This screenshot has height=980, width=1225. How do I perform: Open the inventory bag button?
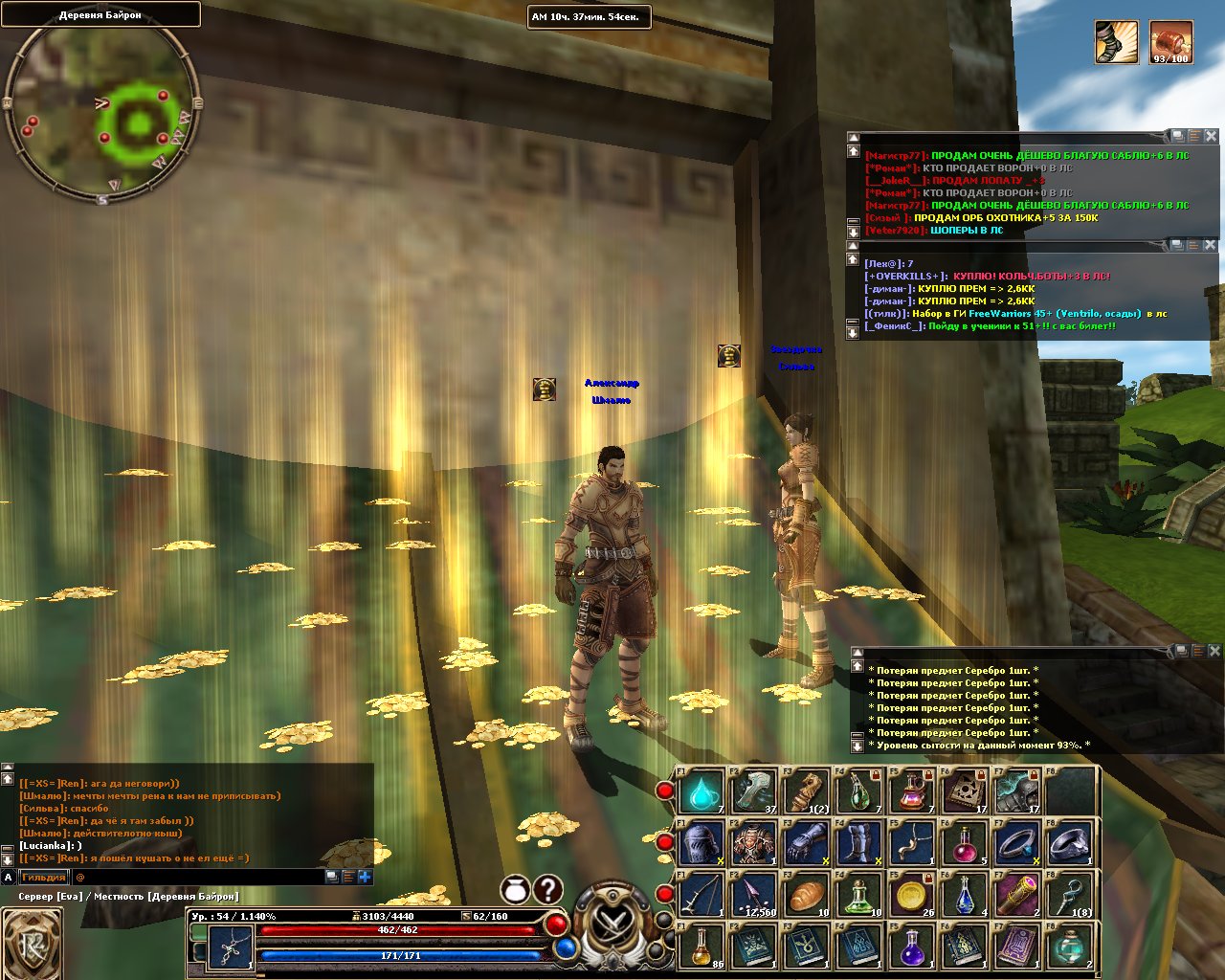point(515,890)
